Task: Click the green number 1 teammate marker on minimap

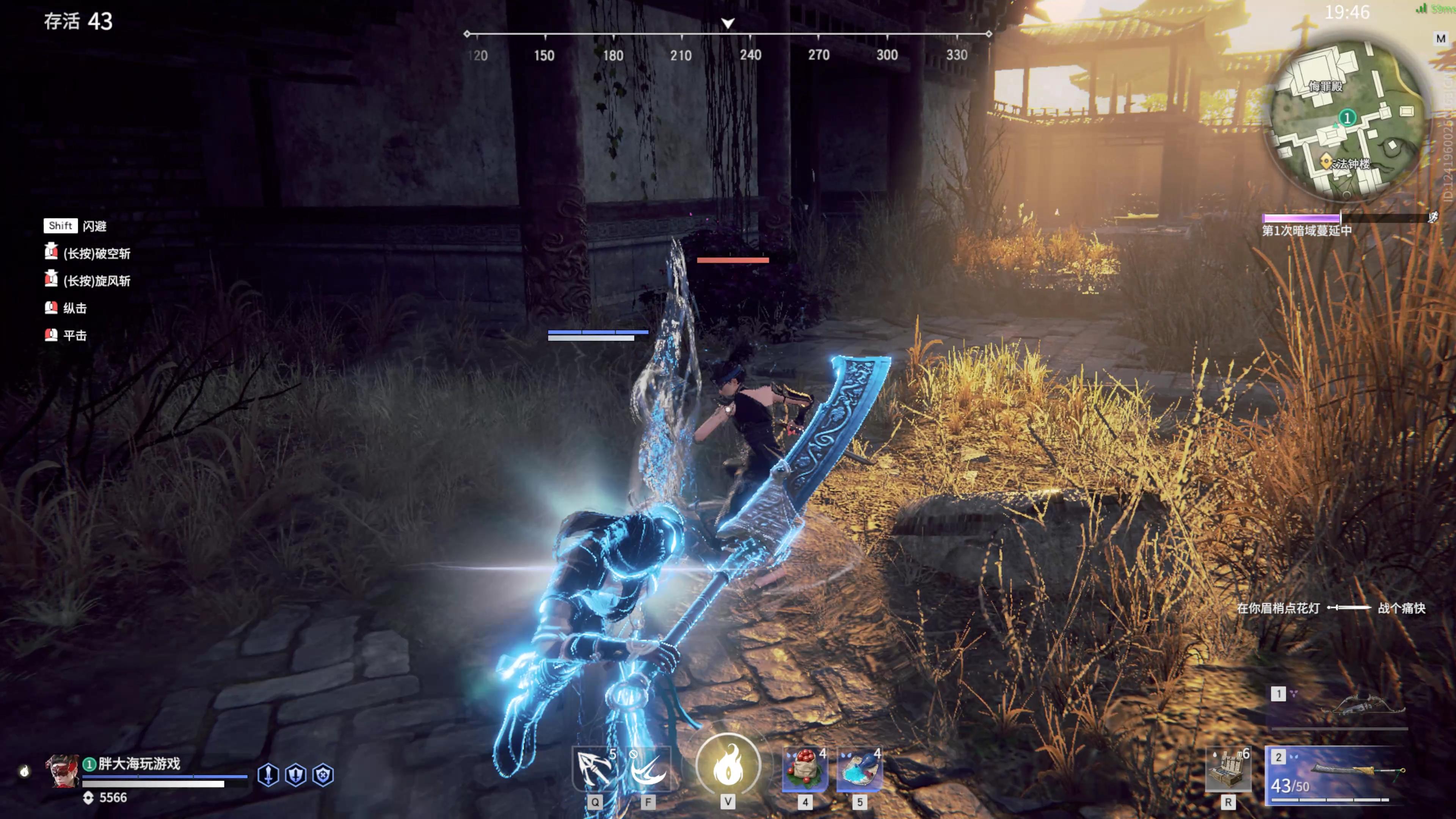Action: point(1348,117)
